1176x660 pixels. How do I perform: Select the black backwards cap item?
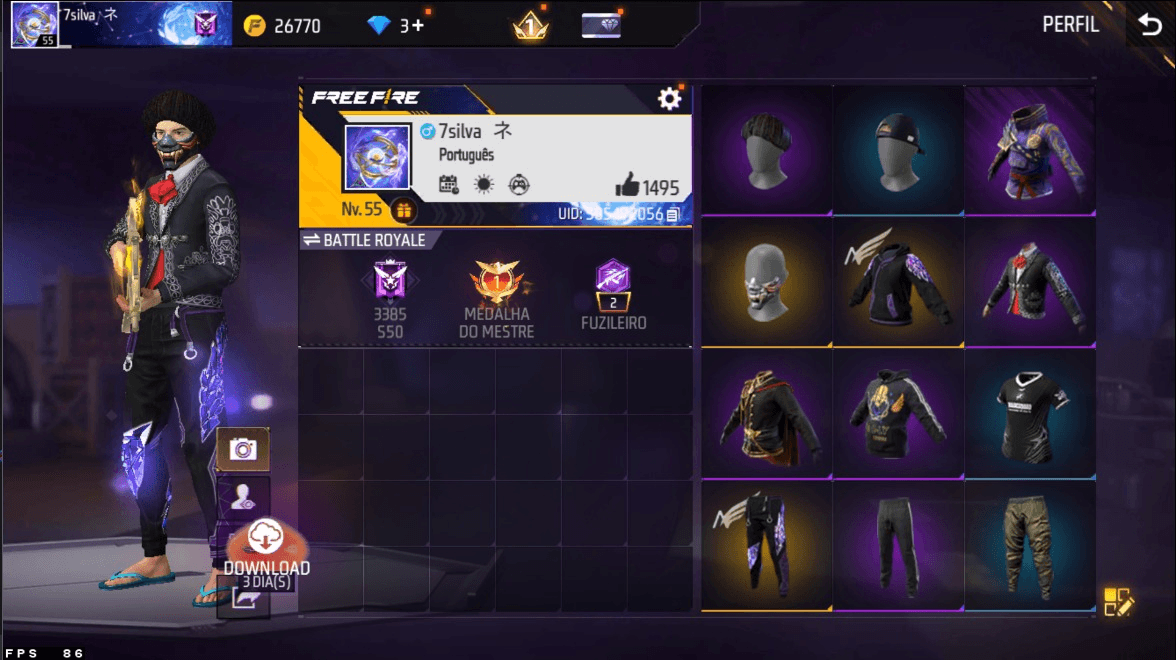coord(897,150)
